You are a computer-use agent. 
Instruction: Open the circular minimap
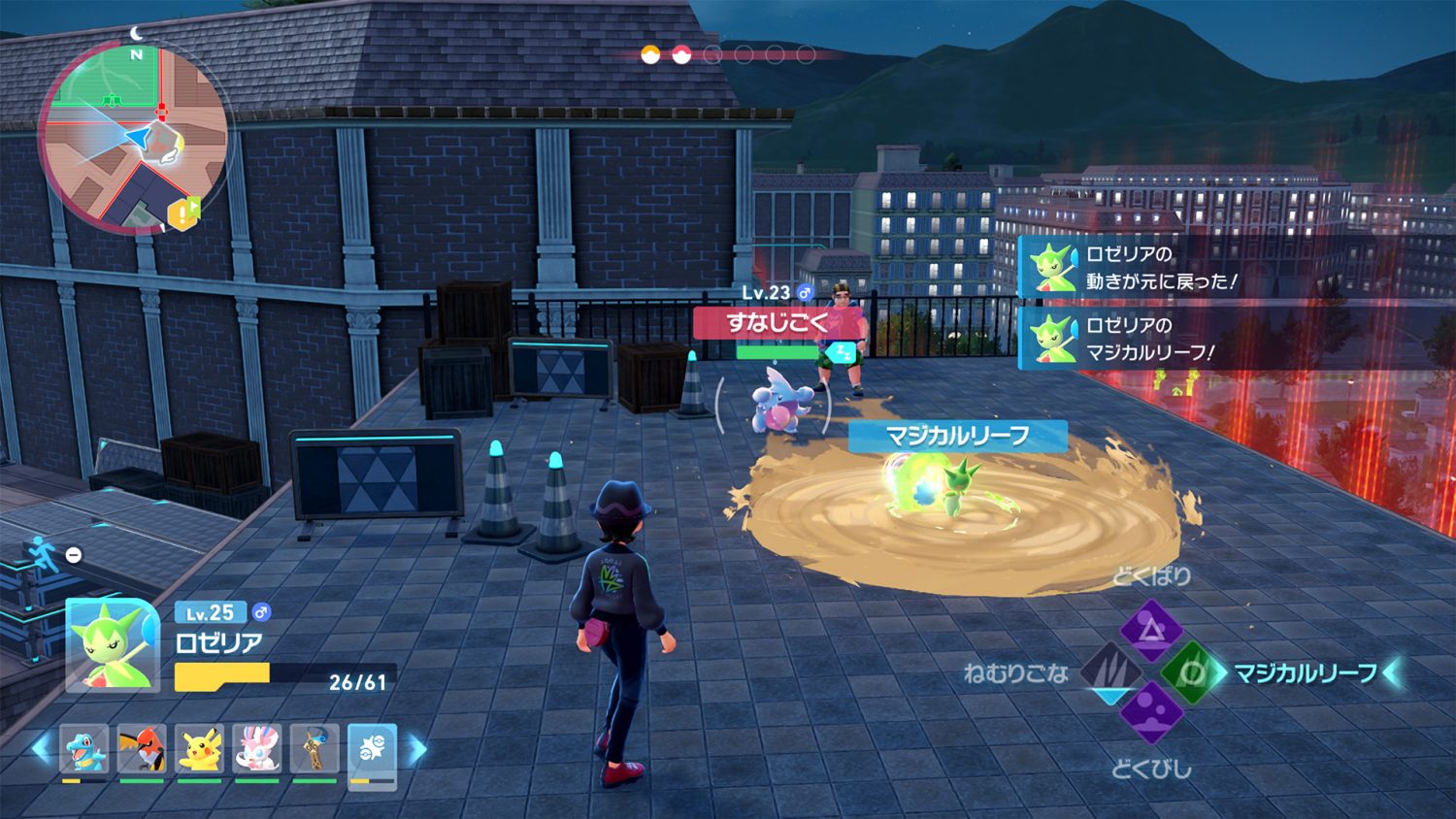pos(133,136)
